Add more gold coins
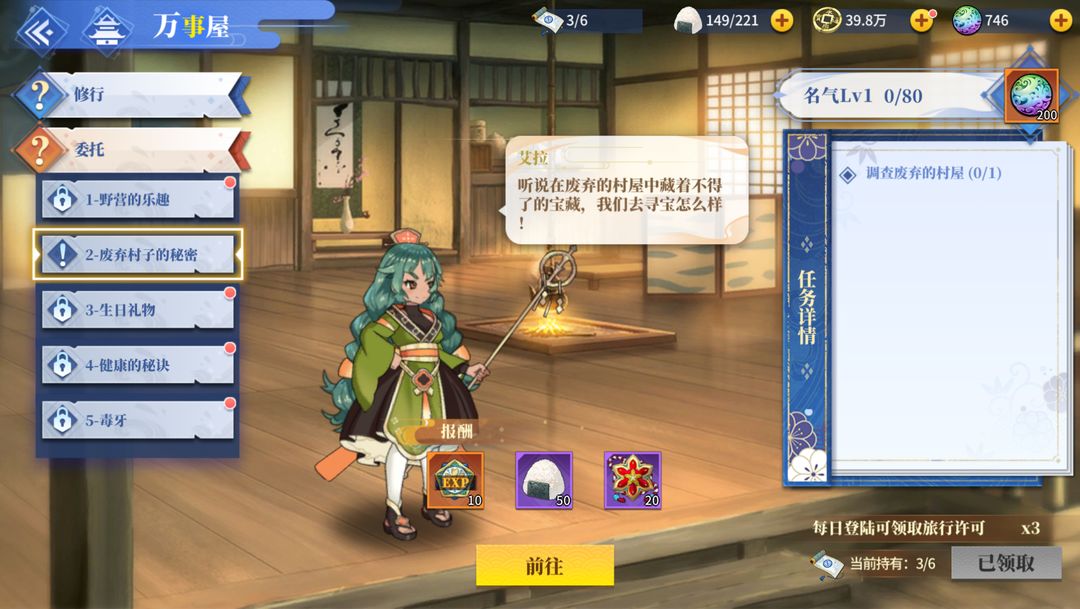Image resolution: width=1080 pixels, height=609 pixels. (921, 20)
